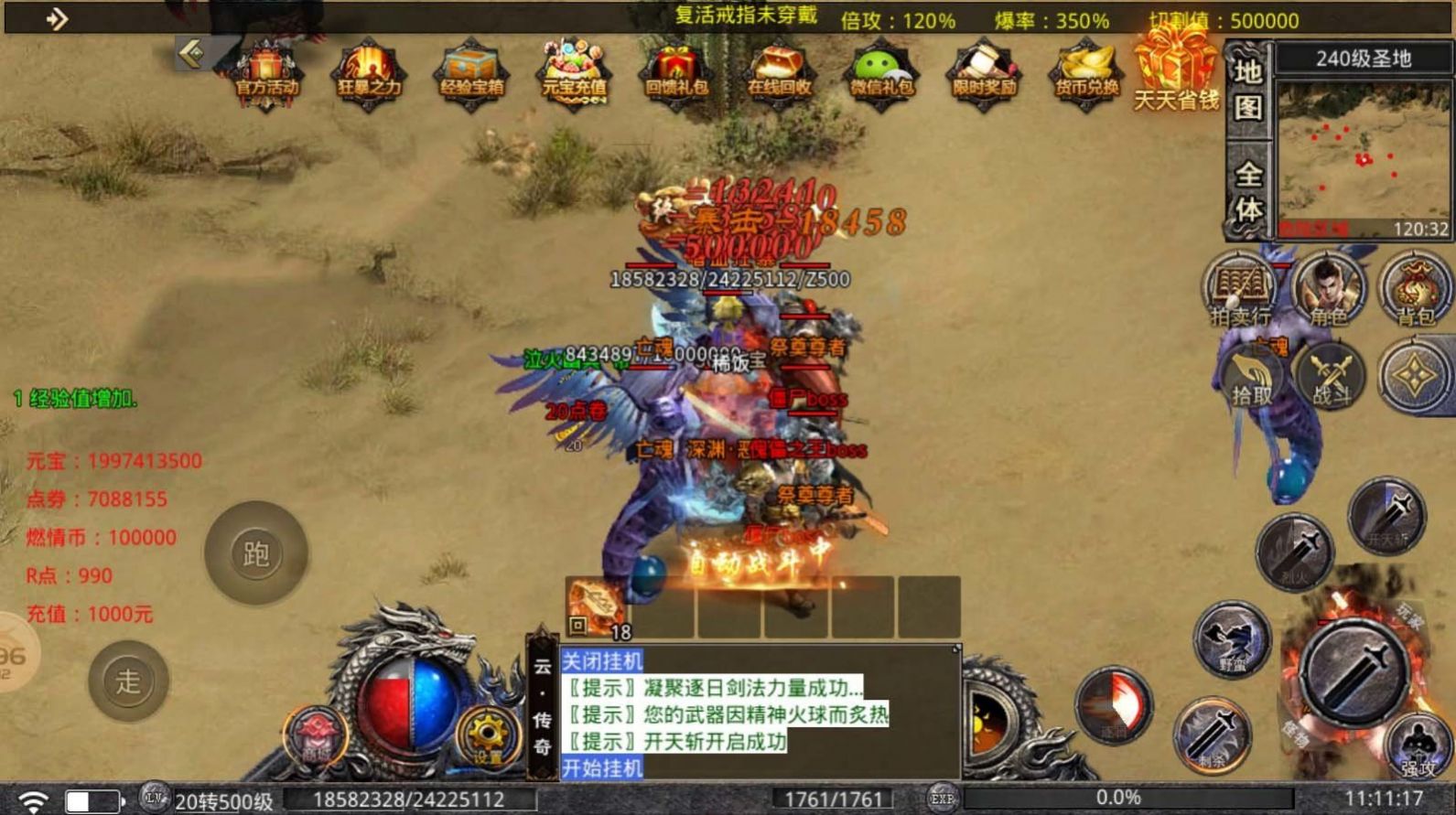The width and height of the screenshot is (1456, 815).
Task: Open the 狂暴之力 rage power icon
Action: click(369, 71)
